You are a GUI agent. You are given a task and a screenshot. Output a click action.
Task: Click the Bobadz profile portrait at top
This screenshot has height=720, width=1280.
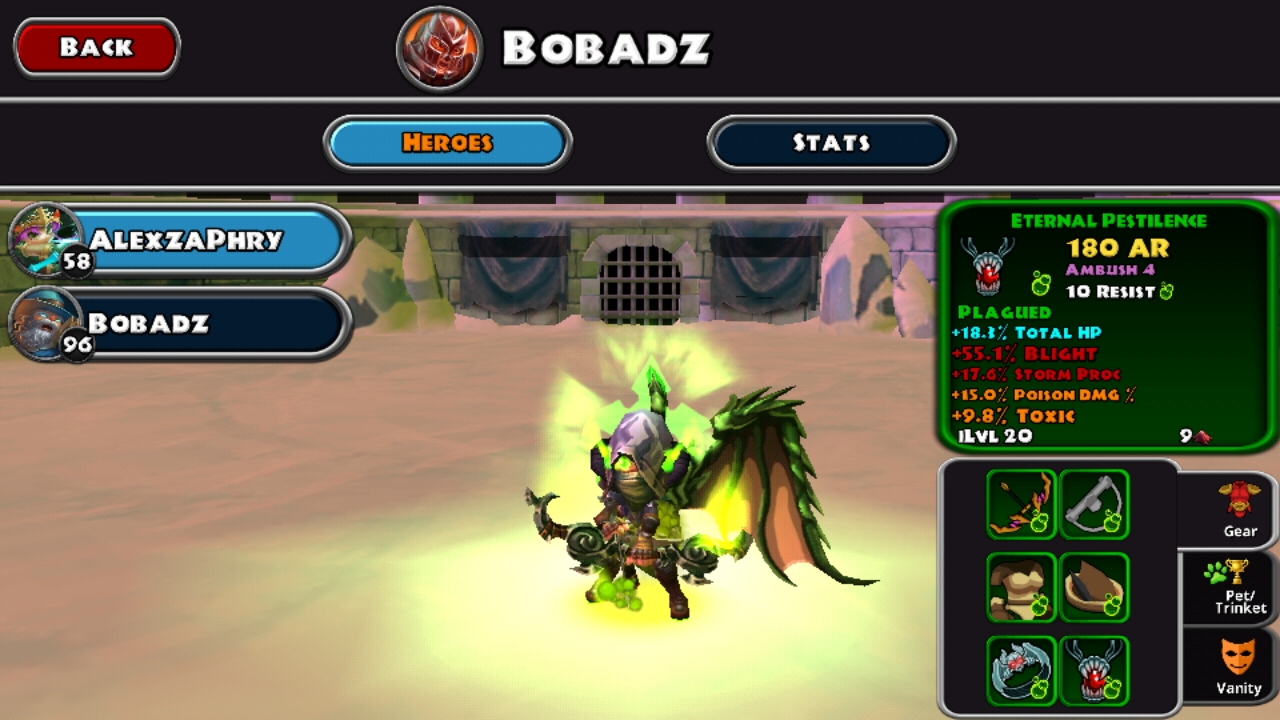point(440,48)
